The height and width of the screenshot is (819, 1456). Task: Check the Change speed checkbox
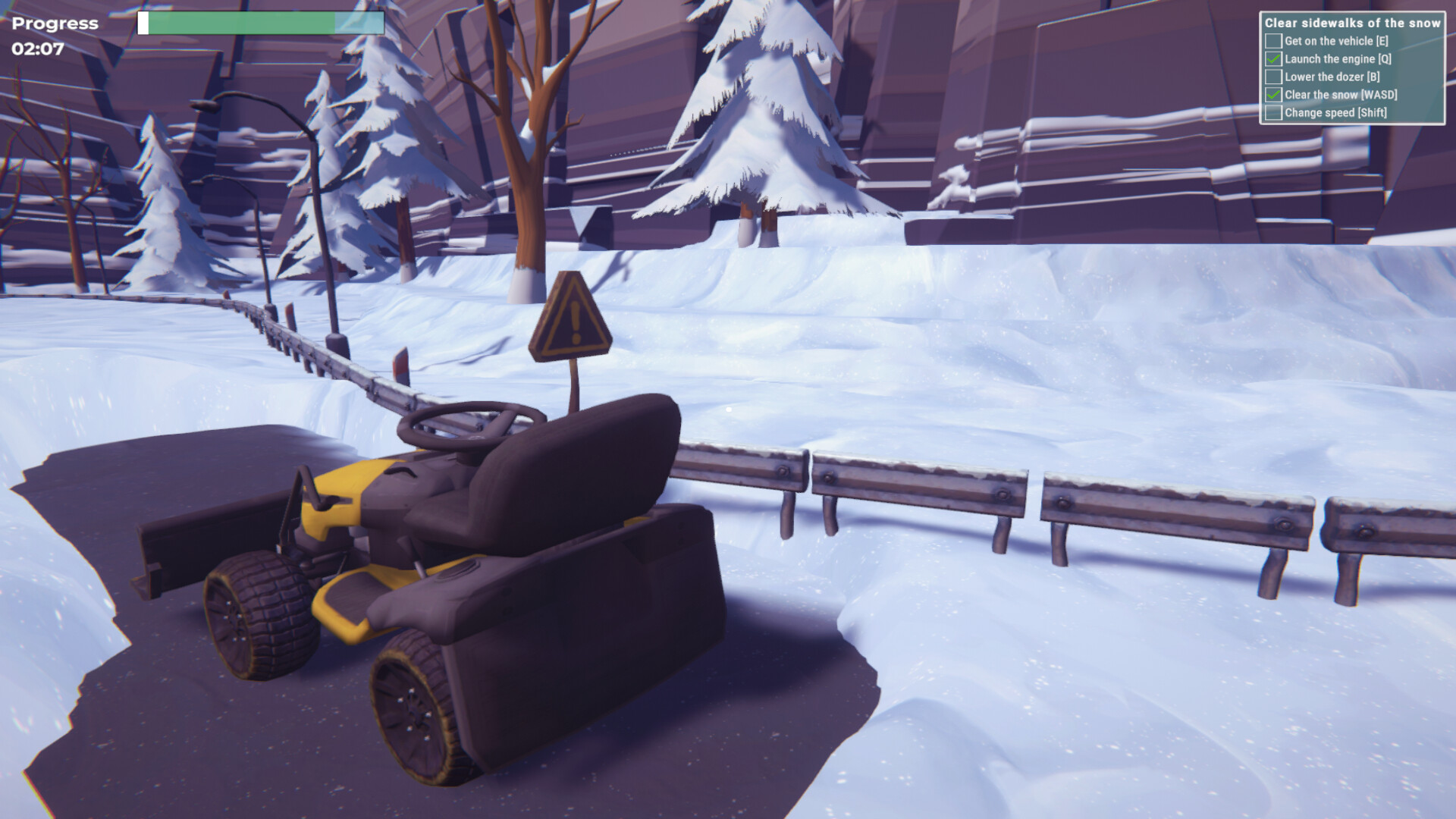(x=1272, y=112)
